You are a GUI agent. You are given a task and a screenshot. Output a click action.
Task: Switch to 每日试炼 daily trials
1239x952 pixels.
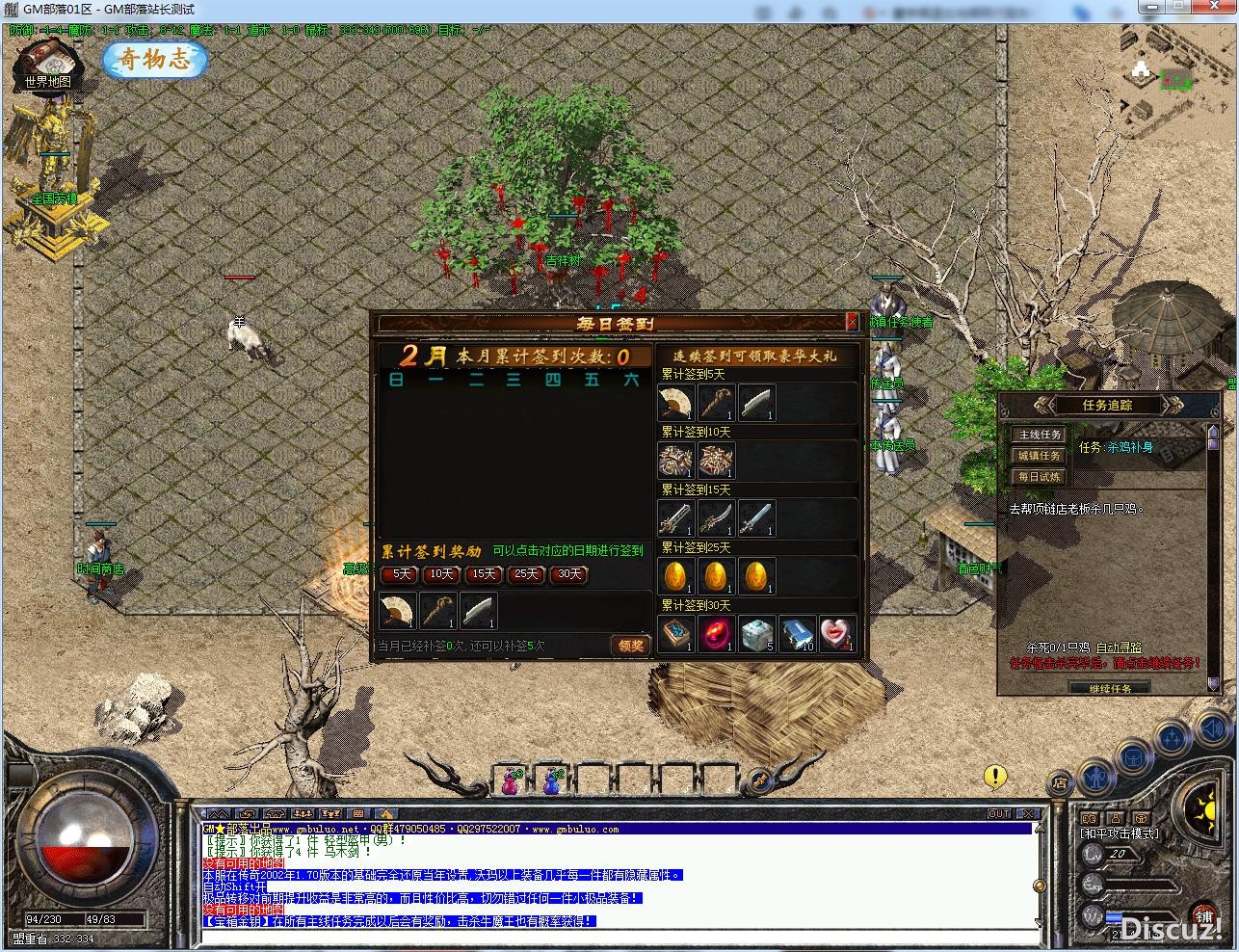1039,477
